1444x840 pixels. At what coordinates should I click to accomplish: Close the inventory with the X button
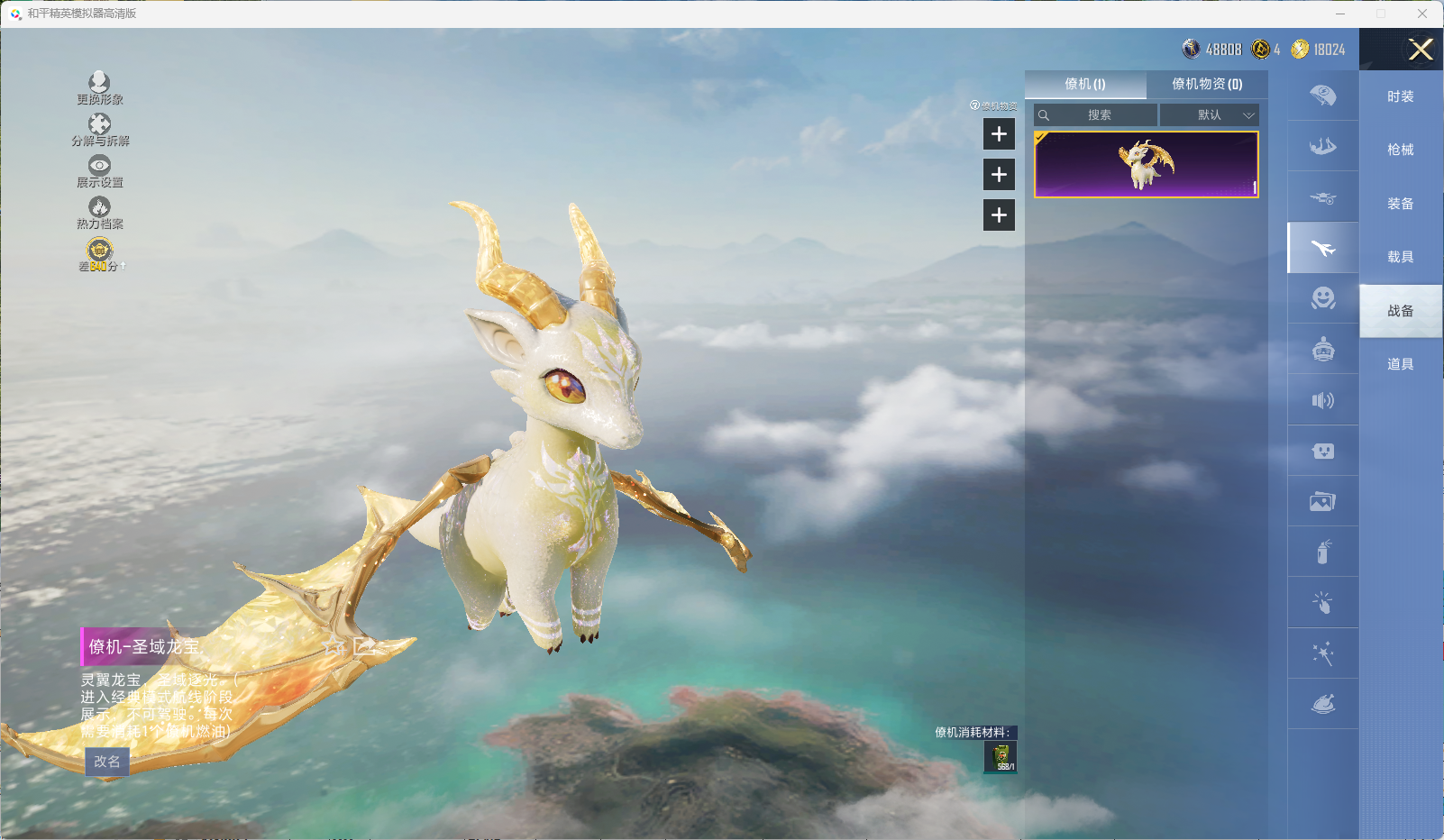[x=1421, y=50]
